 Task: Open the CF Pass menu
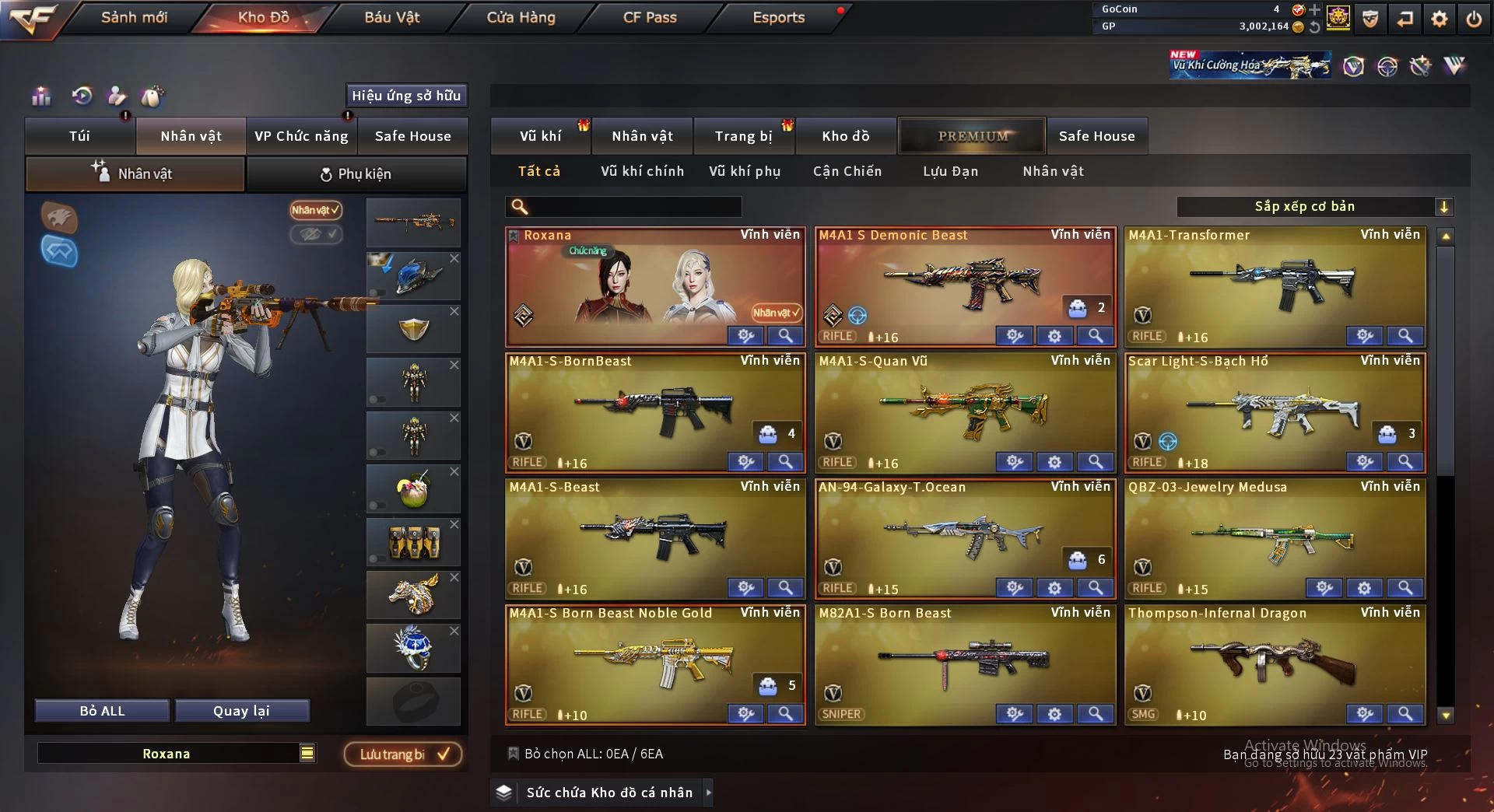tap(650, 17)
